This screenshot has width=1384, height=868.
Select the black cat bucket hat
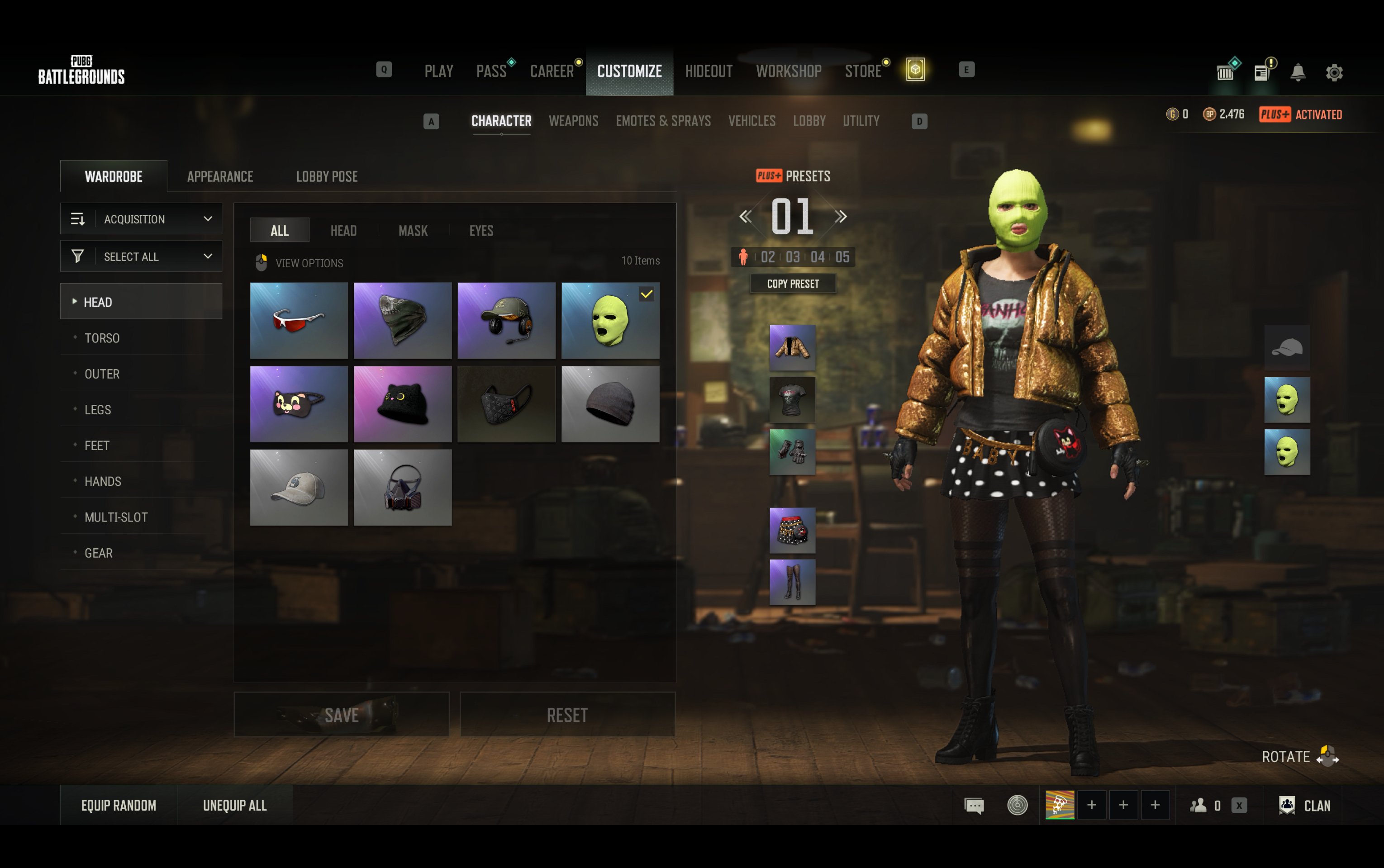click(x=402, y=404)
